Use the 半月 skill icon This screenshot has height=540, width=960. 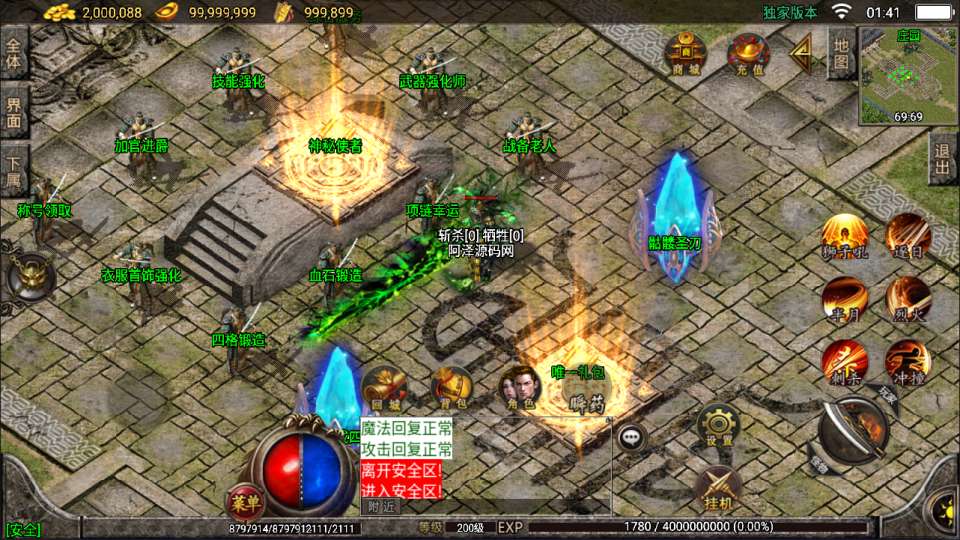844,298
